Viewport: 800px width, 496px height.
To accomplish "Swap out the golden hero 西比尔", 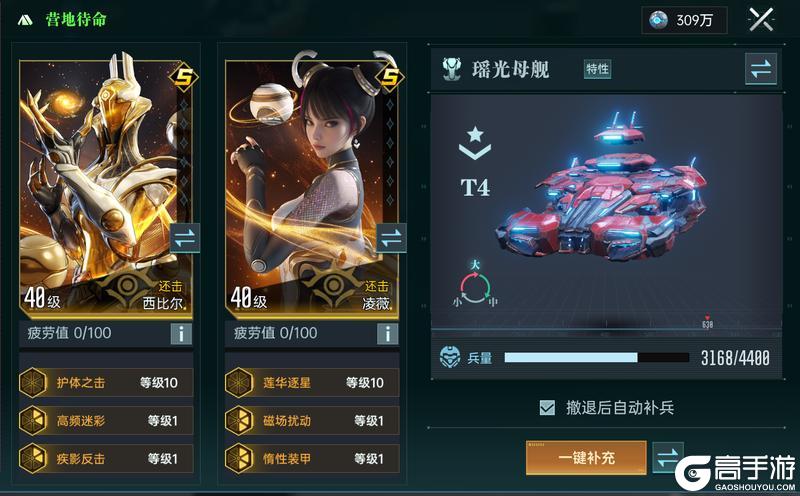I will pos(185,239).
